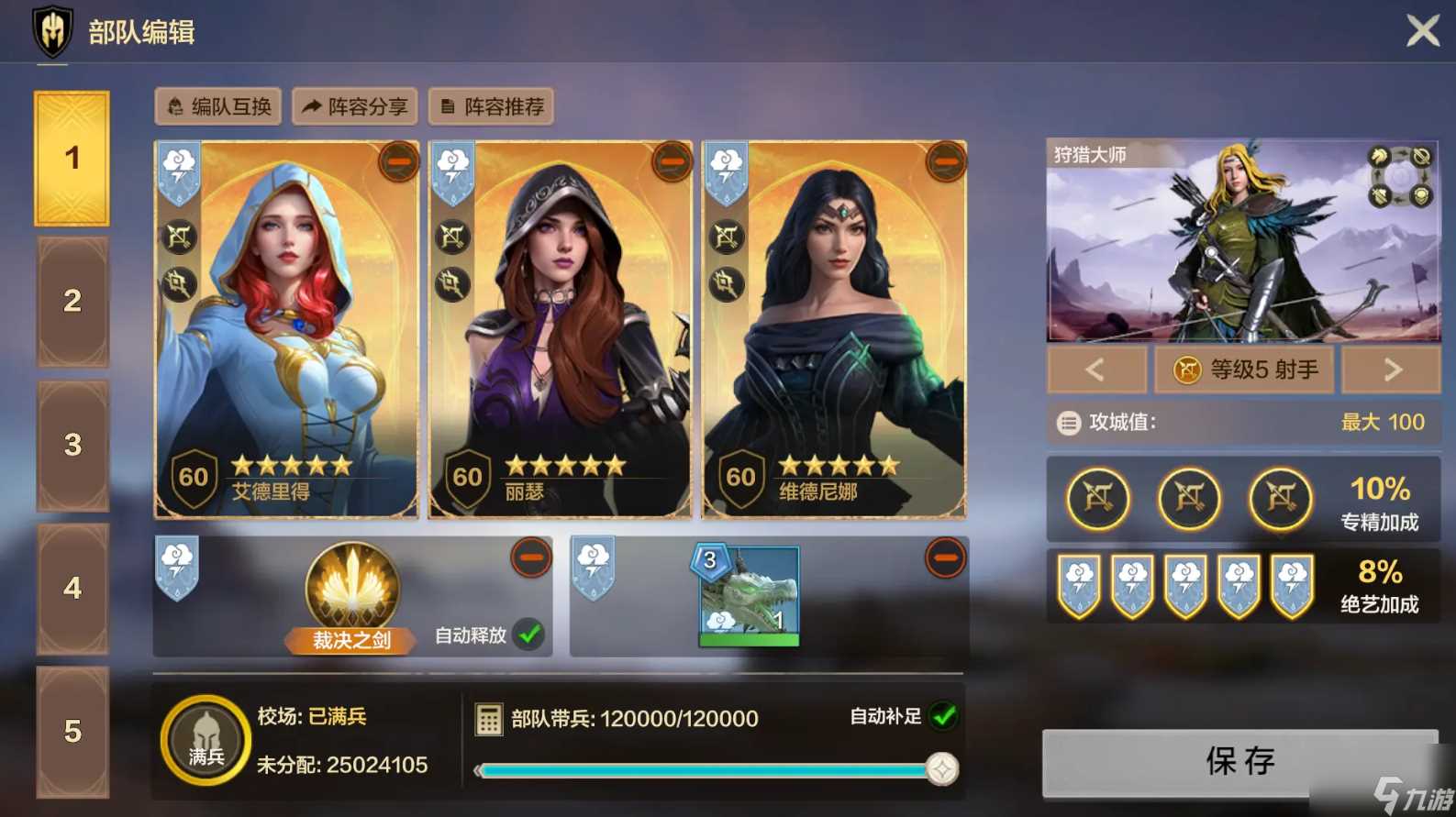Image resolution: width=1456 pixels, height=817 pixels.
Task: Show 阵容推荐 lineup recommendations
Action: coord(492,107)
